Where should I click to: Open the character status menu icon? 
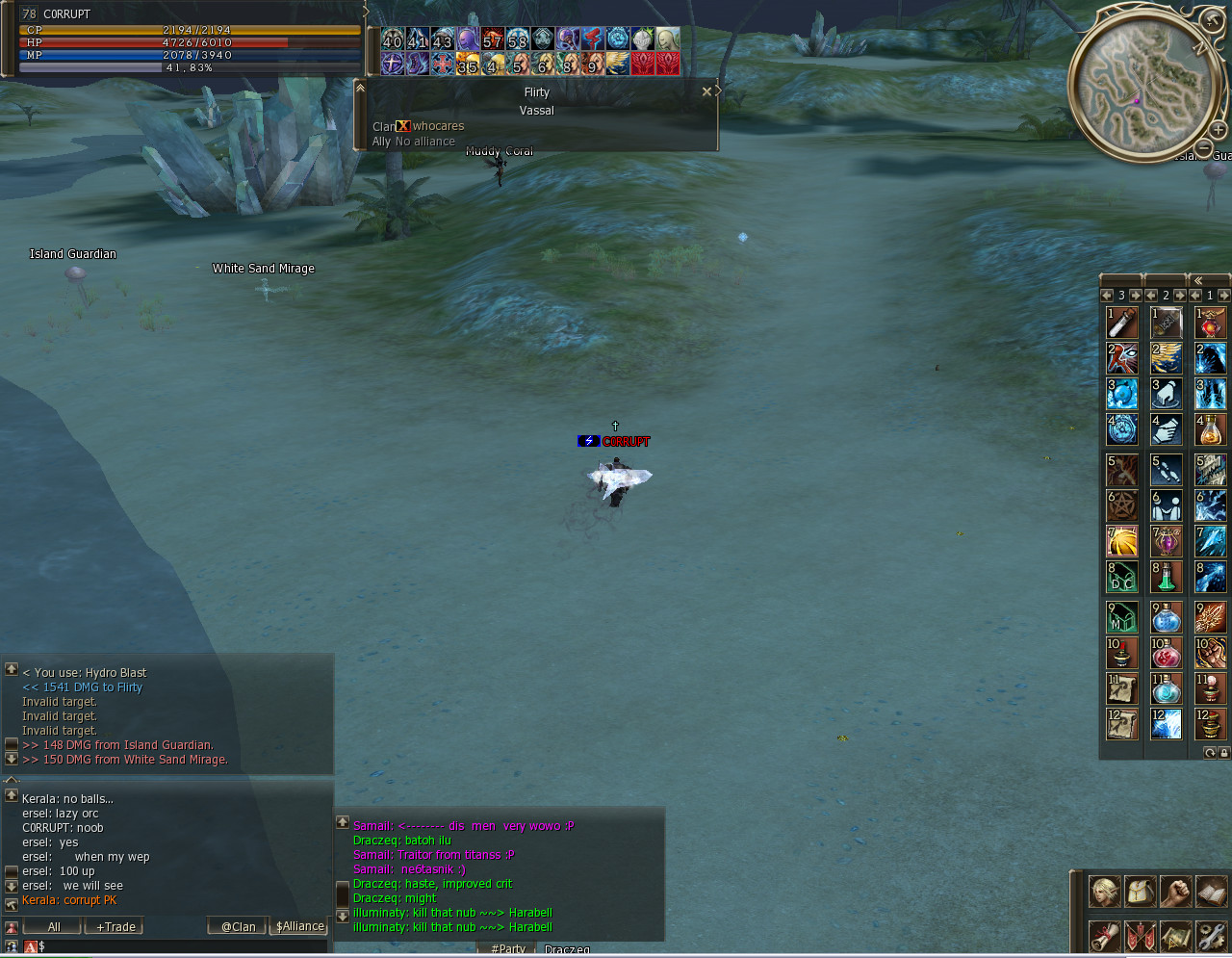(1104, 892)
